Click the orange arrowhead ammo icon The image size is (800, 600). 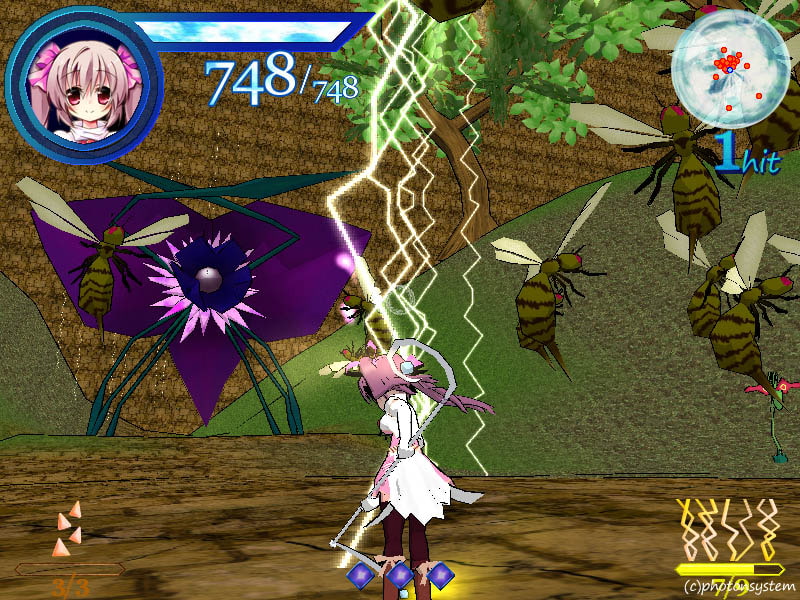point(67,530)
